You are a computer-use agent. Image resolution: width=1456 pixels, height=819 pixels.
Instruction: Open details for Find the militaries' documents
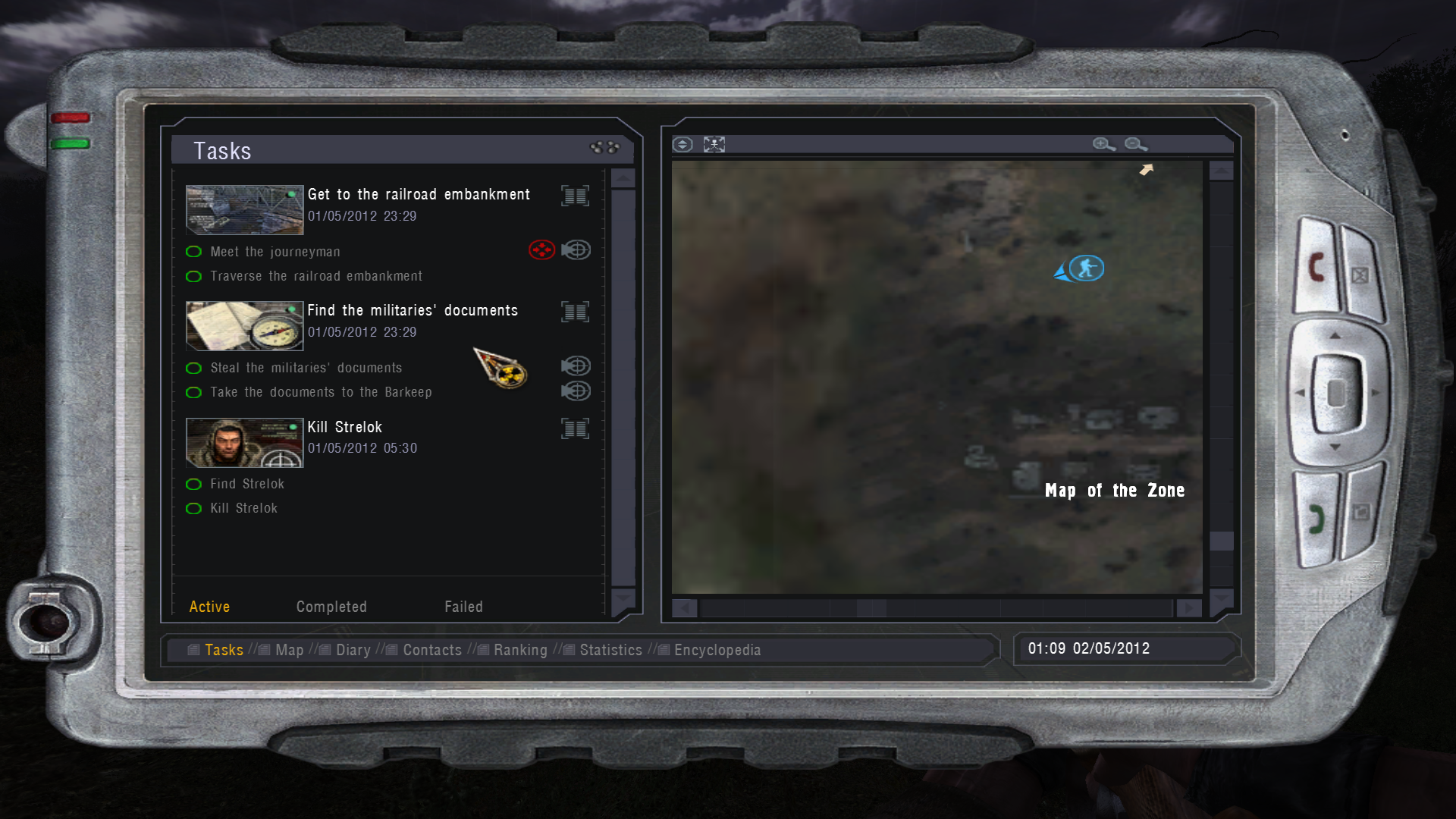575,312
